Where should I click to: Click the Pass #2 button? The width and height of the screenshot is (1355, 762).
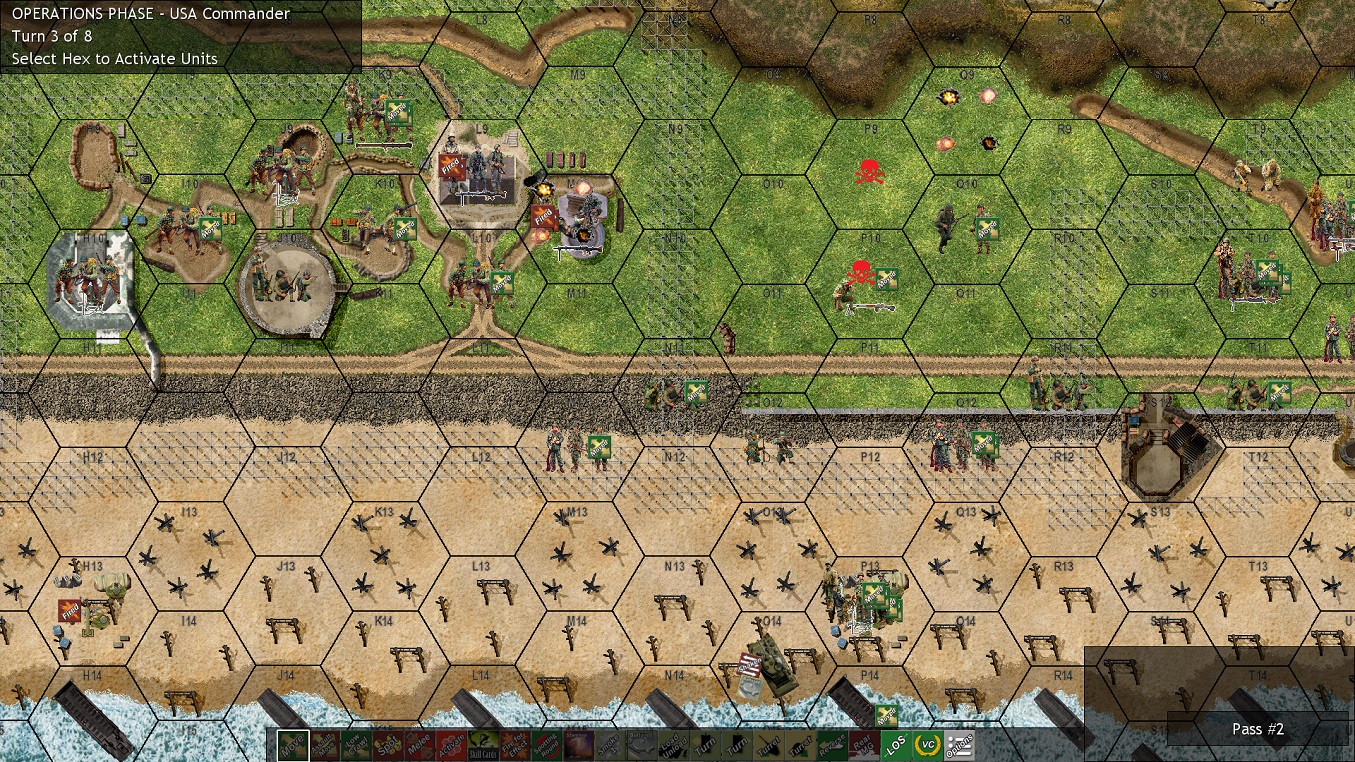tap(1257, 729)
